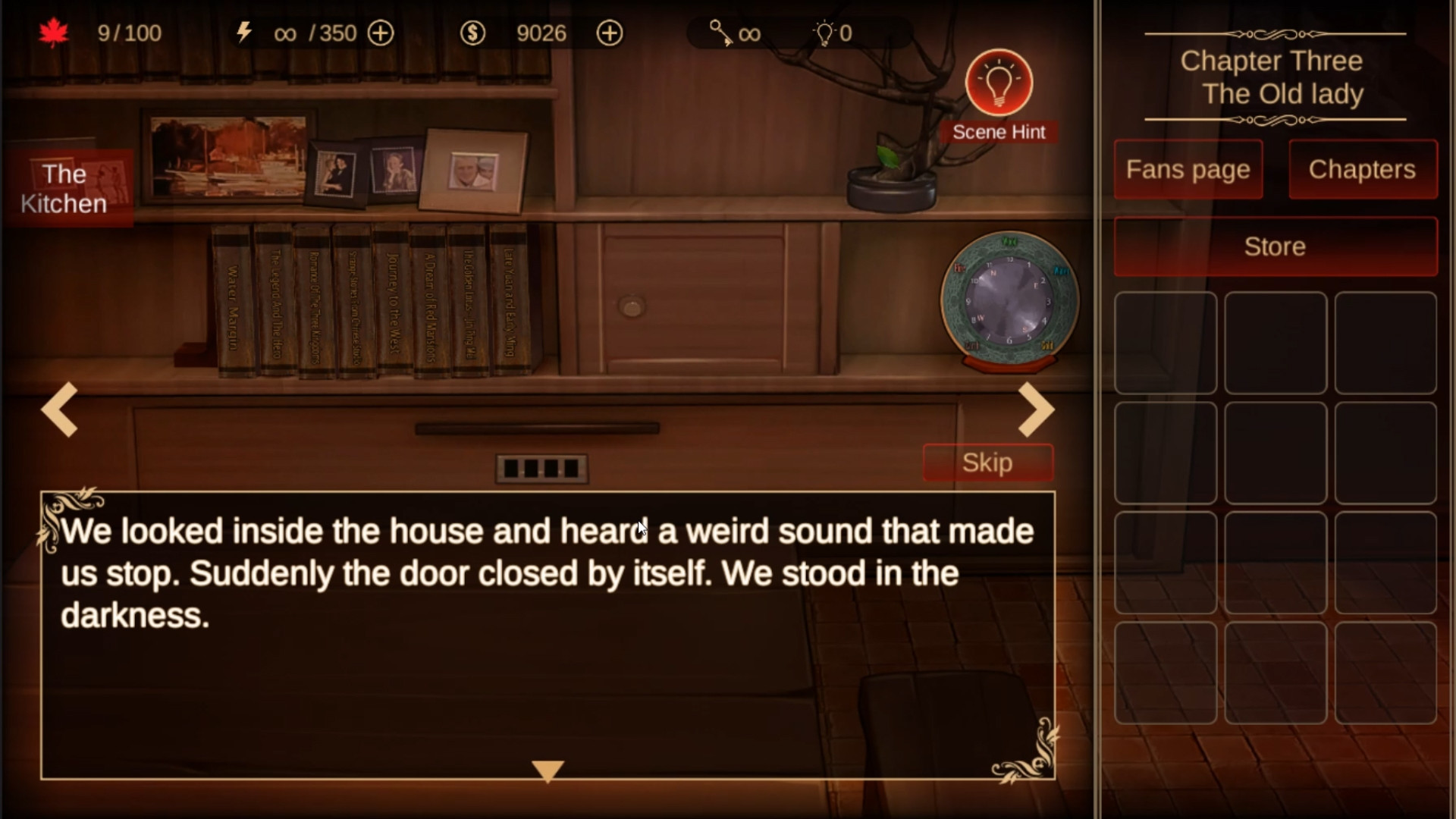Skip the current dialogue
Viewport: 1456px width, 819px height.
pos(987,463)
